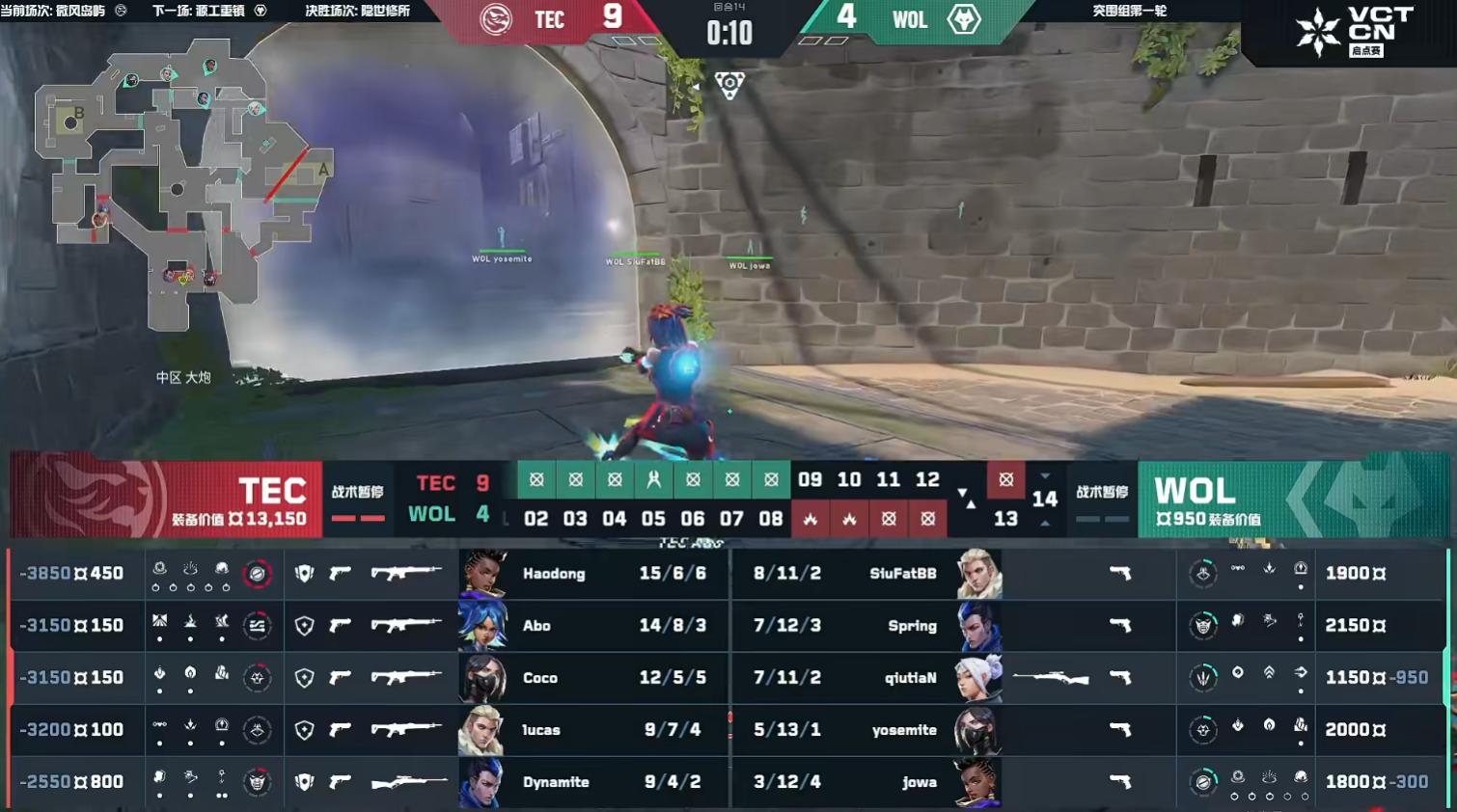Click the large WOL team banner
Image resolution: width=1457 pixels, height=812 pixels.
[1293, 499]
